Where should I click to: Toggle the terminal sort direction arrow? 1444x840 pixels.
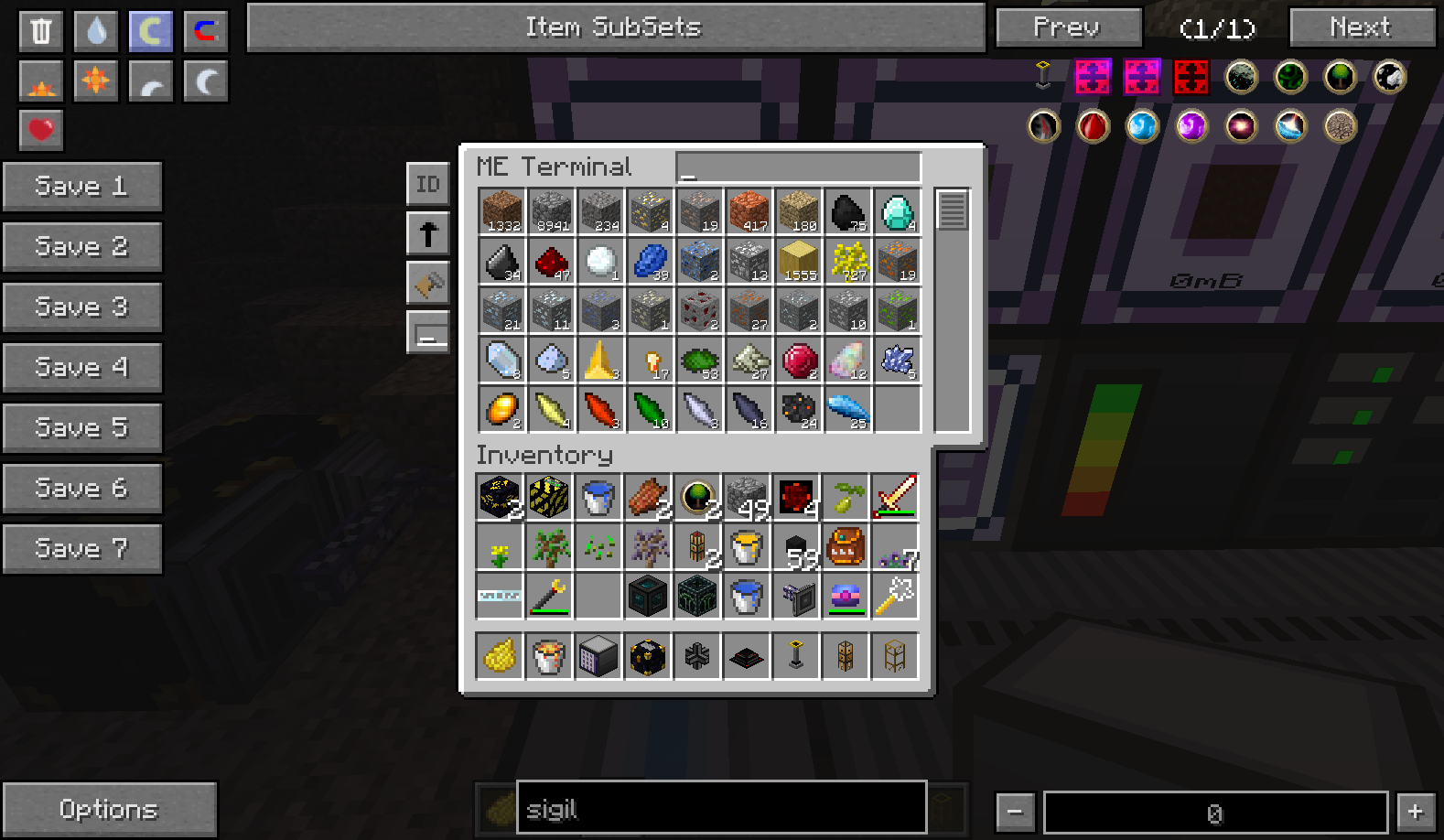coord(428,233)
